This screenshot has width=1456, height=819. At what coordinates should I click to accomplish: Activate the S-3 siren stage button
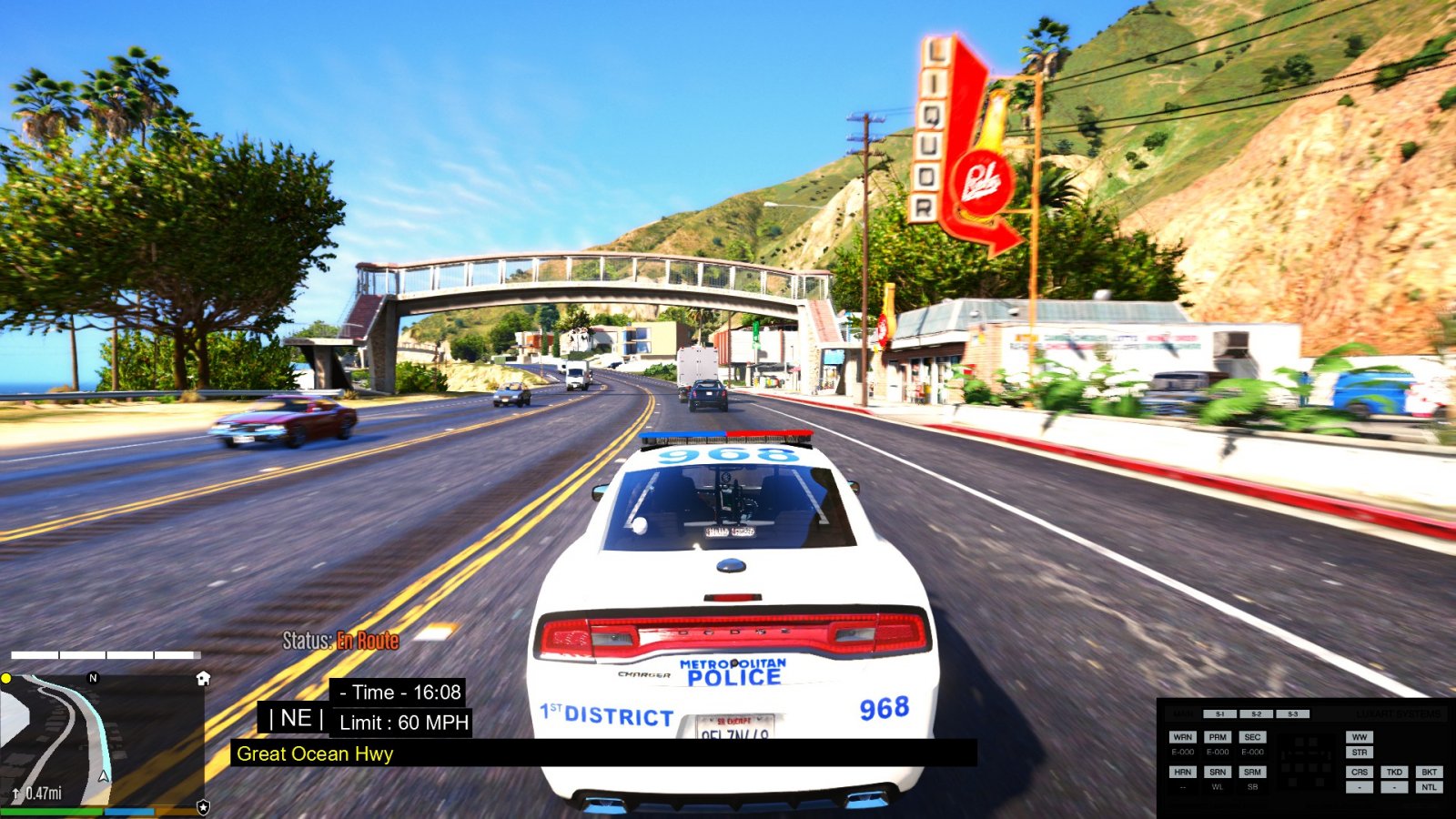click(x=1292, y=714)
